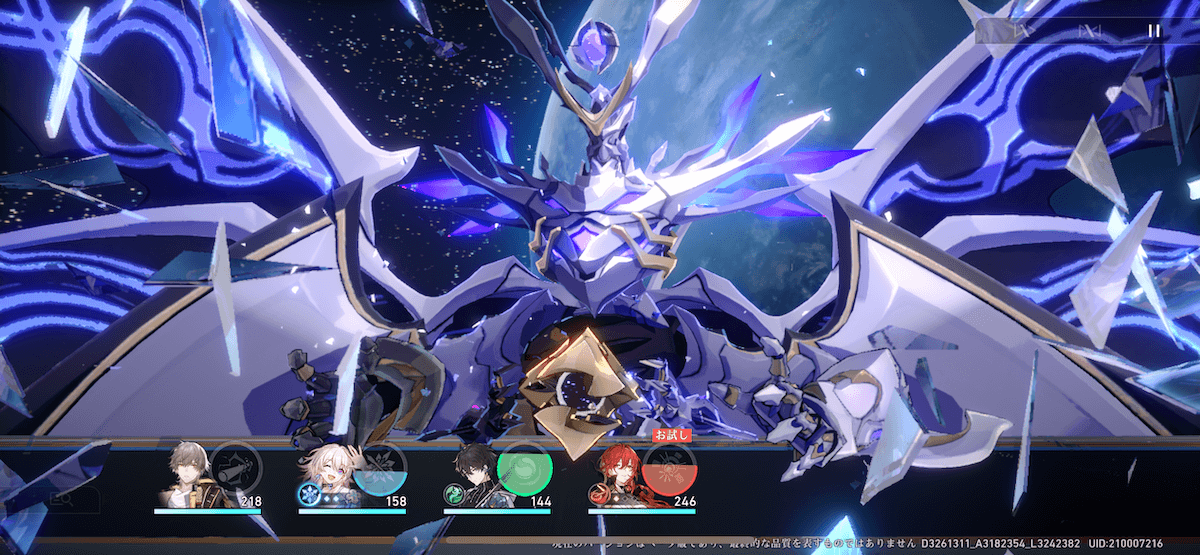Activate Dan Heng's green wind ultimate
The width and height of the screenshot is (1200, 555).
(524, 468)
